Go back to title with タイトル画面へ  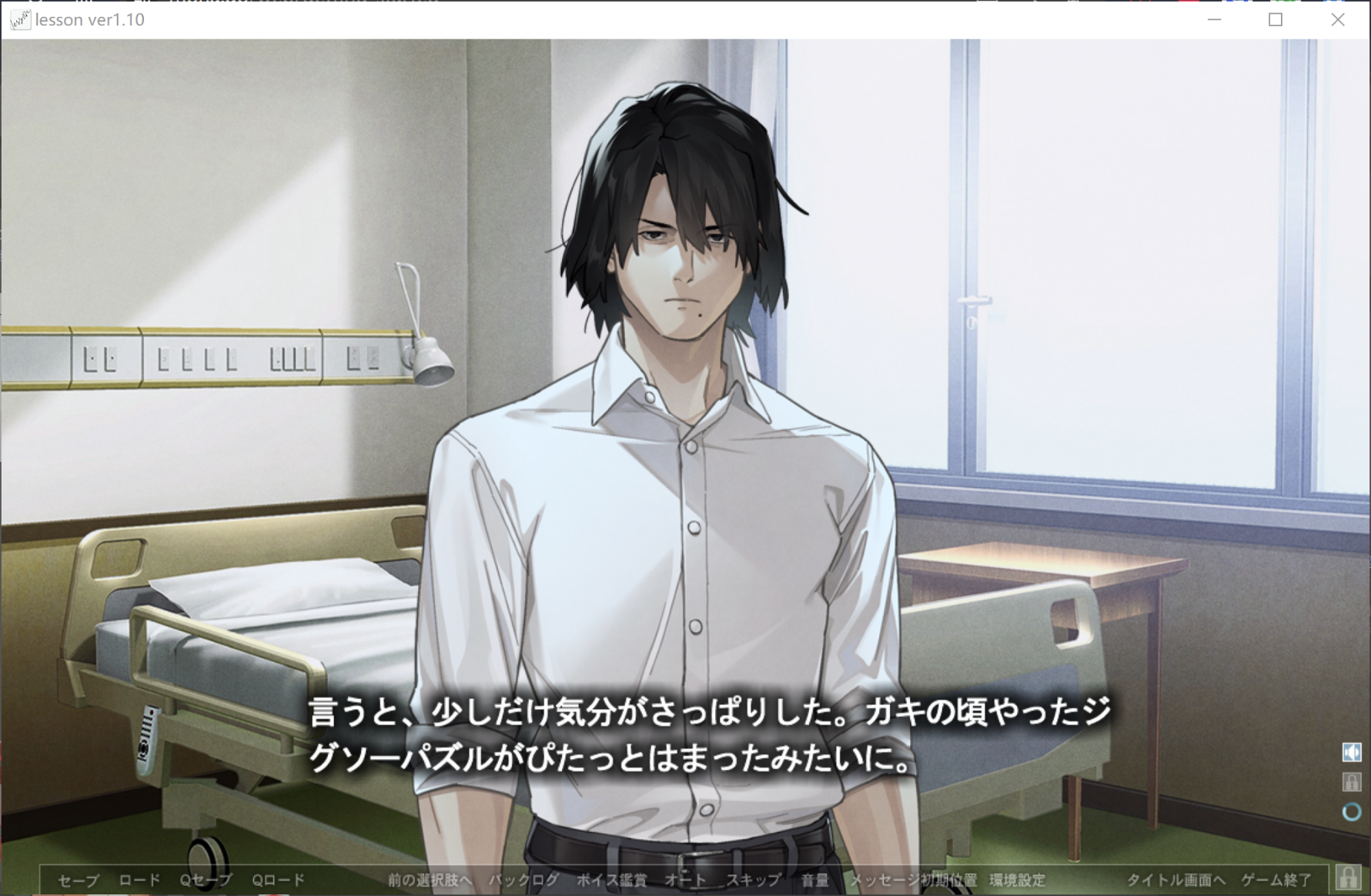pos(1175,880)
